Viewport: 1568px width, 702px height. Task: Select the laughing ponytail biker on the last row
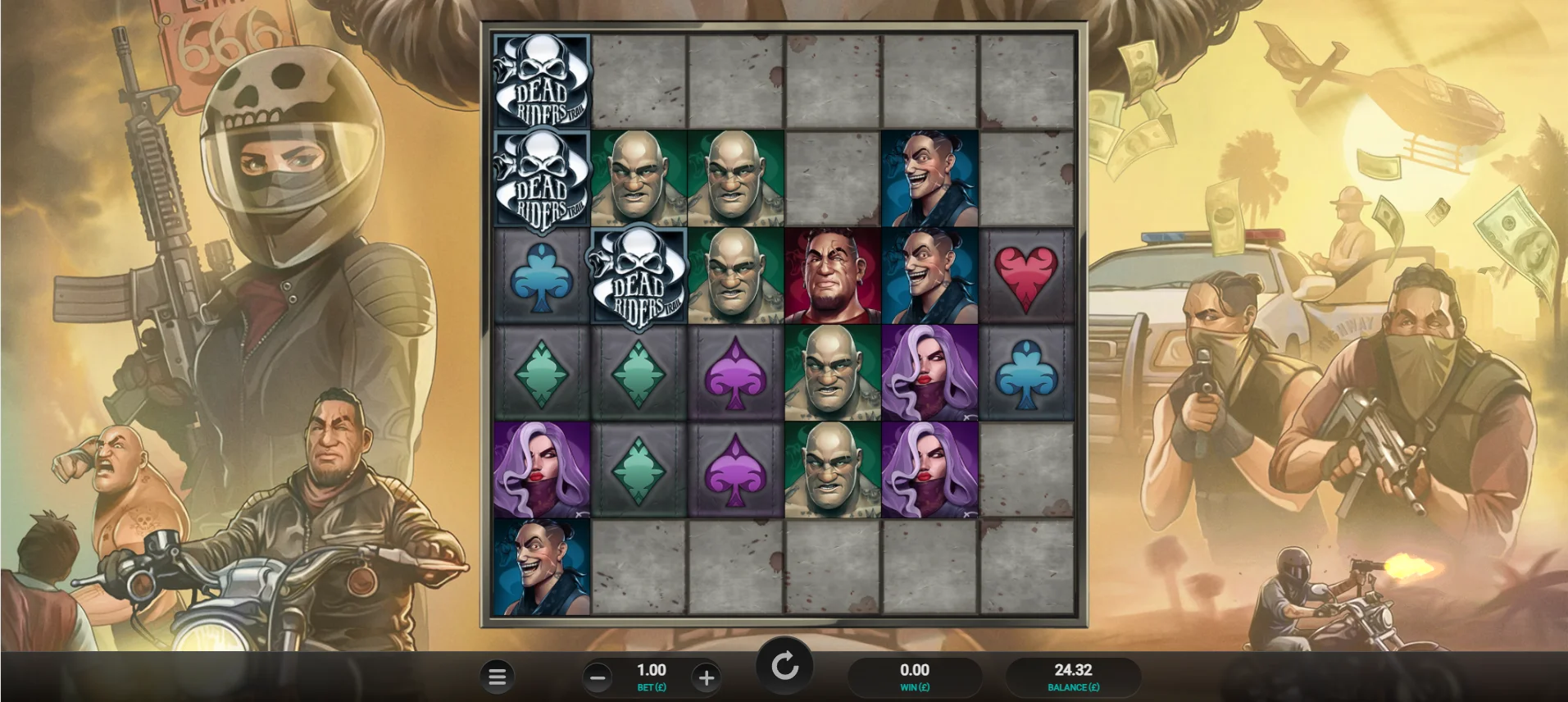[541, 566]
